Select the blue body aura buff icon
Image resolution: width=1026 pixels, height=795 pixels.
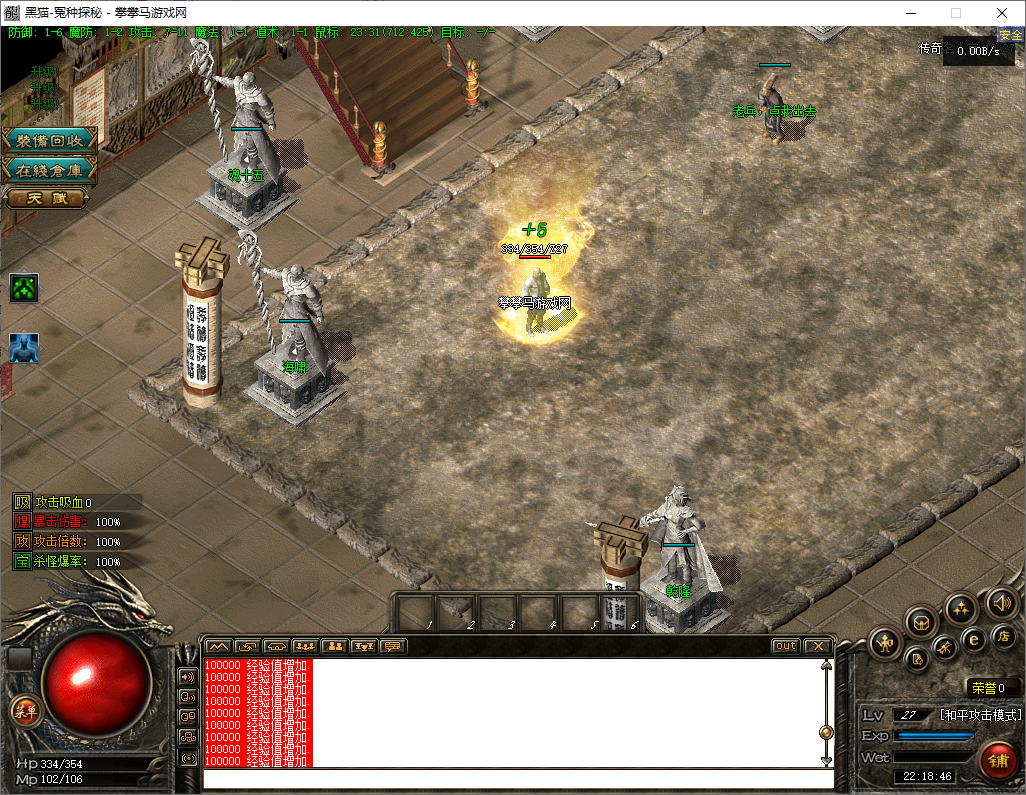24,348
